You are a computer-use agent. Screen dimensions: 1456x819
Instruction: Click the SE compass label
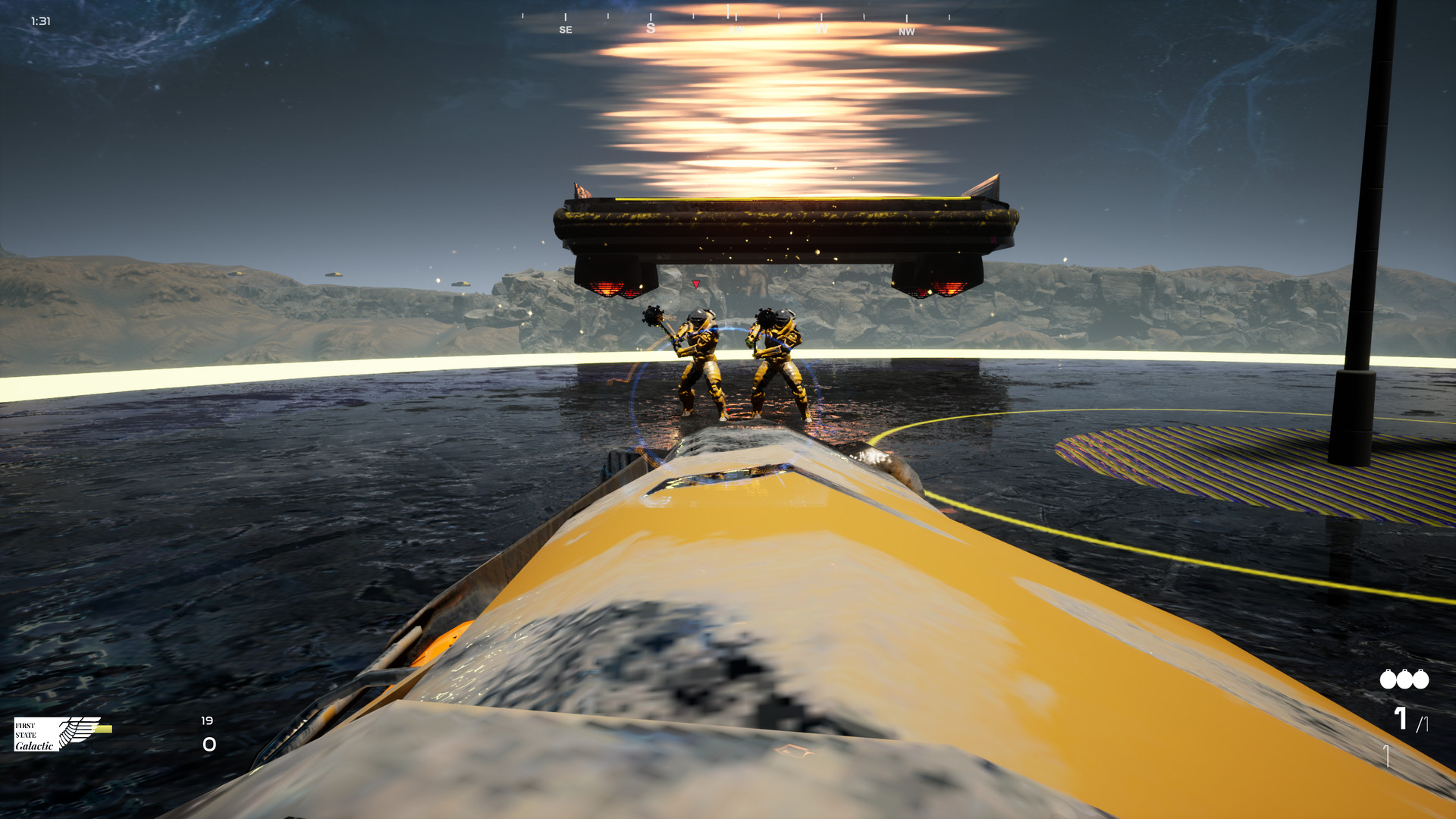(x=565, y=29)
